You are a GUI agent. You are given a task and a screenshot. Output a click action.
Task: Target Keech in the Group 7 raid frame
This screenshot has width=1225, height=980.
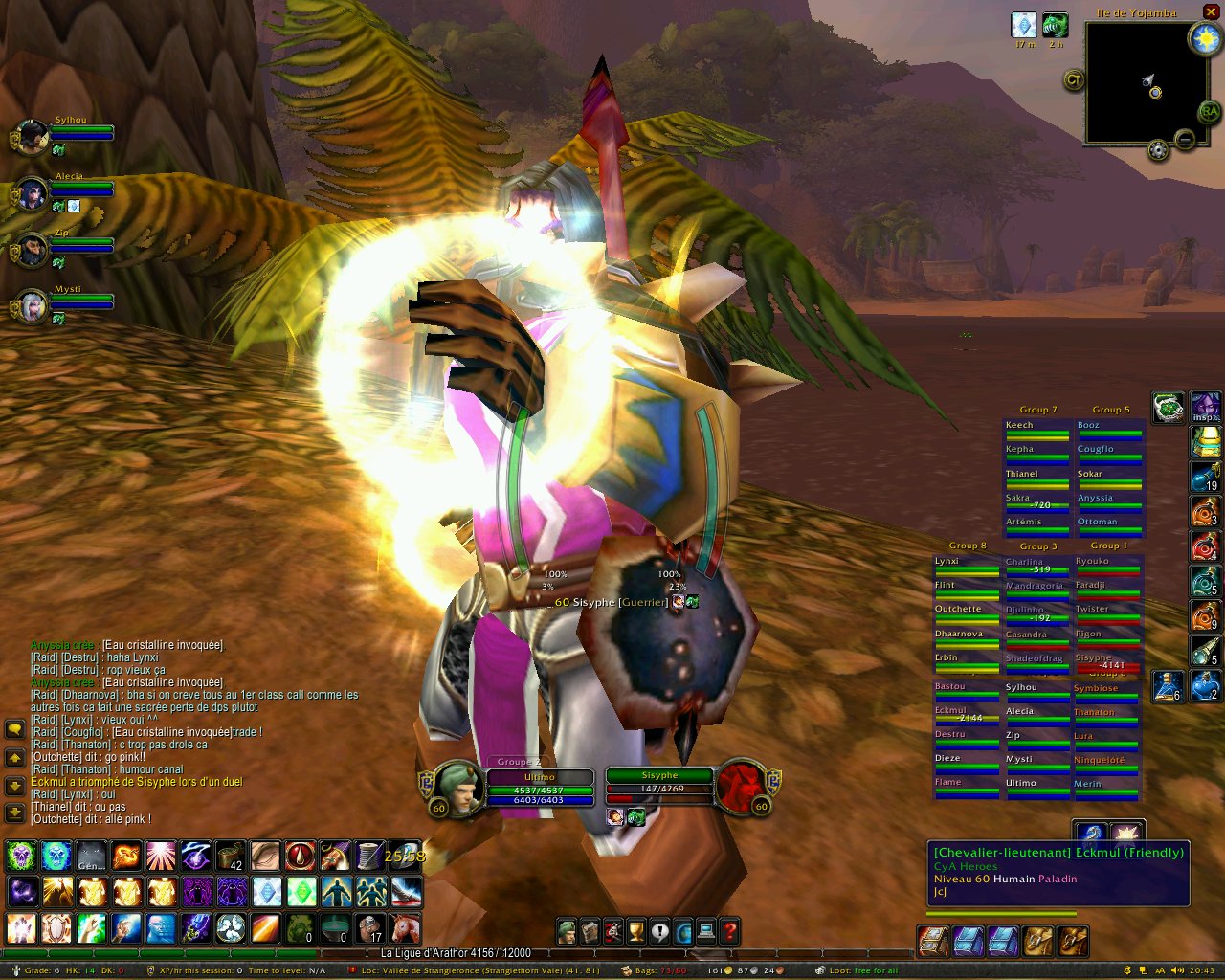pyautogui.click(x=1036, y=428)
